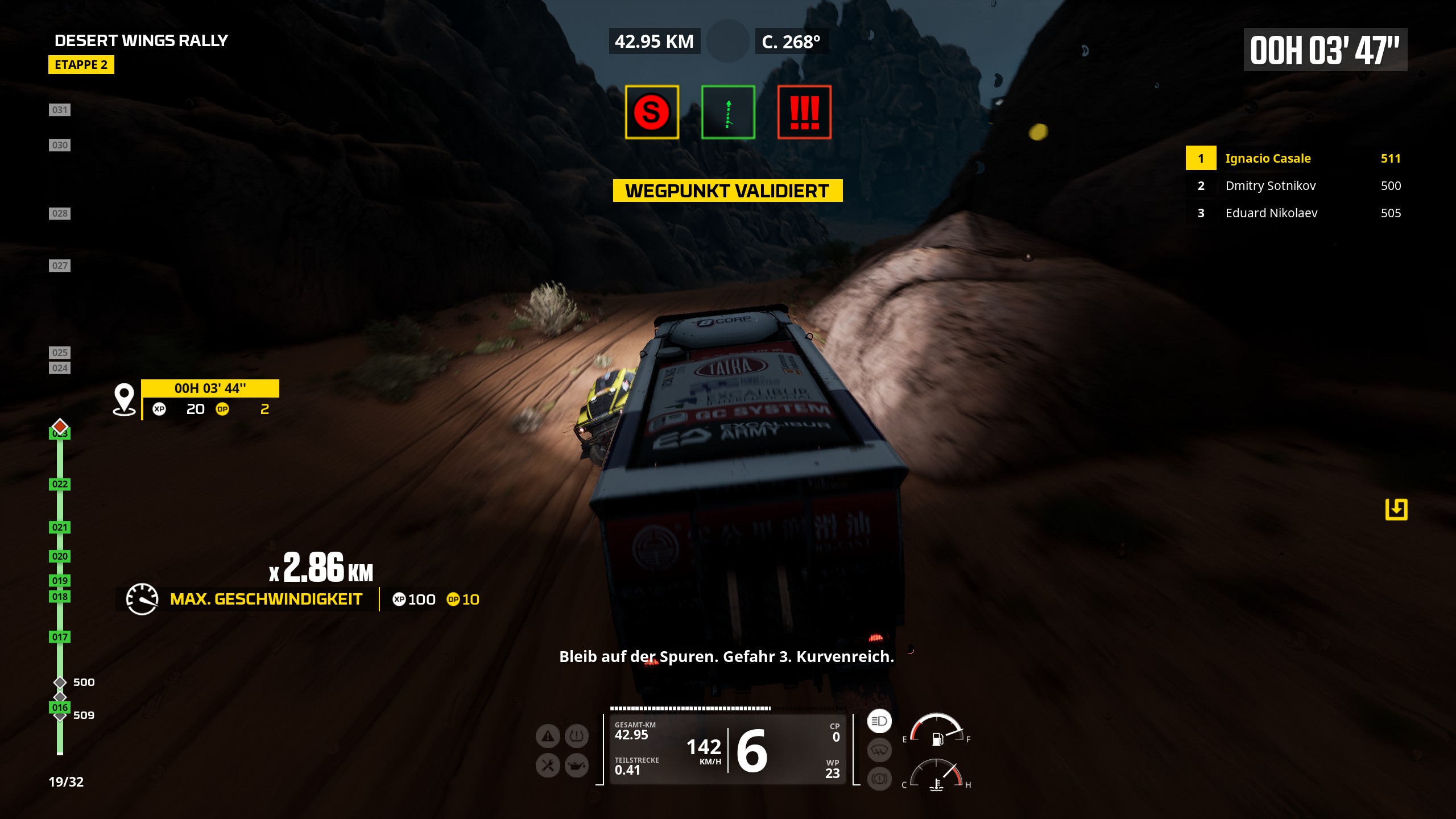Click the windshield wiper indicator
Viewport: 1456px width, 819px height.
tap(879, 750)
